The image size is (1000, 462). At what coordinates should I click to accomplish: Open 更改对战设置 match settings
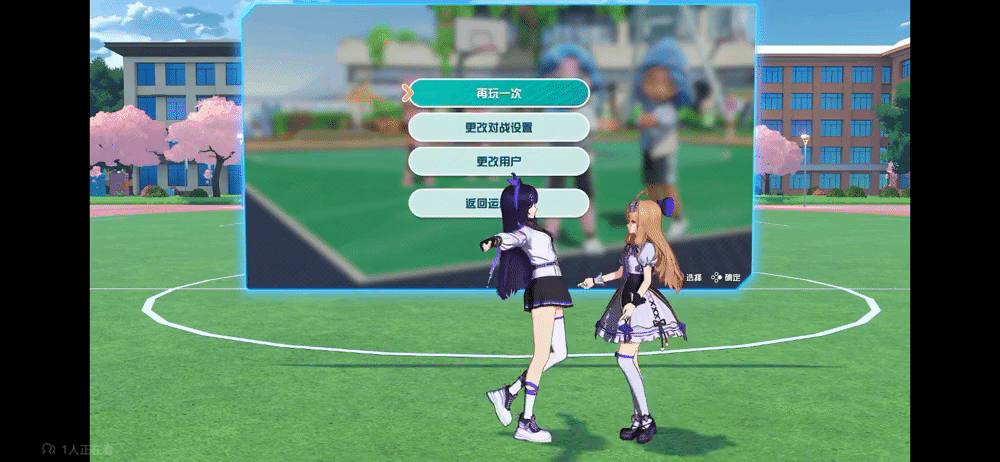coord(498,127)
